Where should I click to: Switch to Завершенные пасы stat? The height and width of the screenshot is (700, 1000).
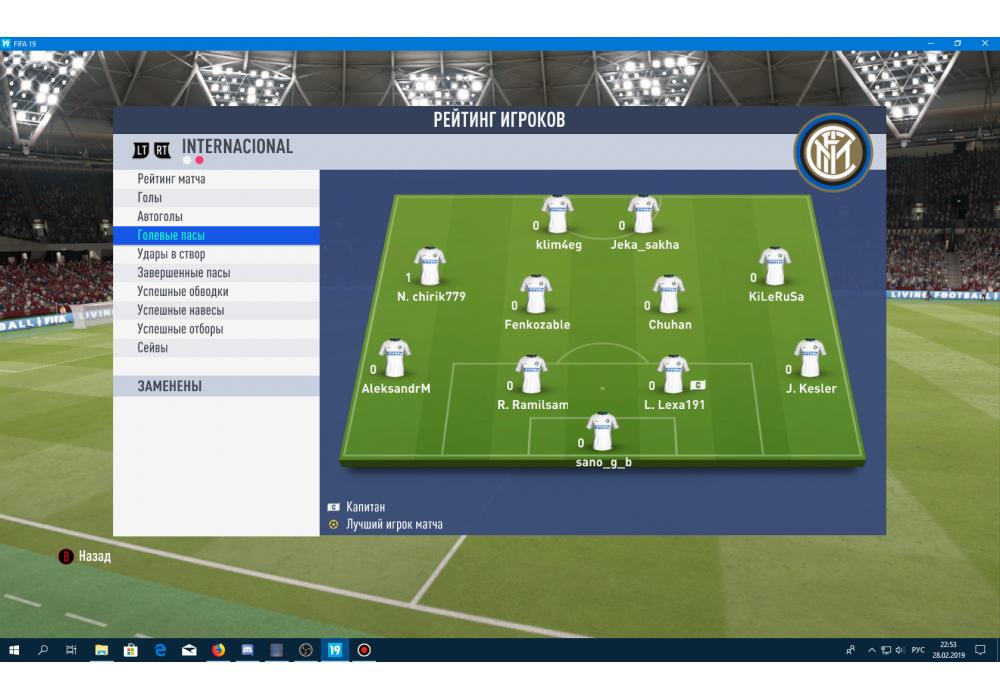[184, 273]
